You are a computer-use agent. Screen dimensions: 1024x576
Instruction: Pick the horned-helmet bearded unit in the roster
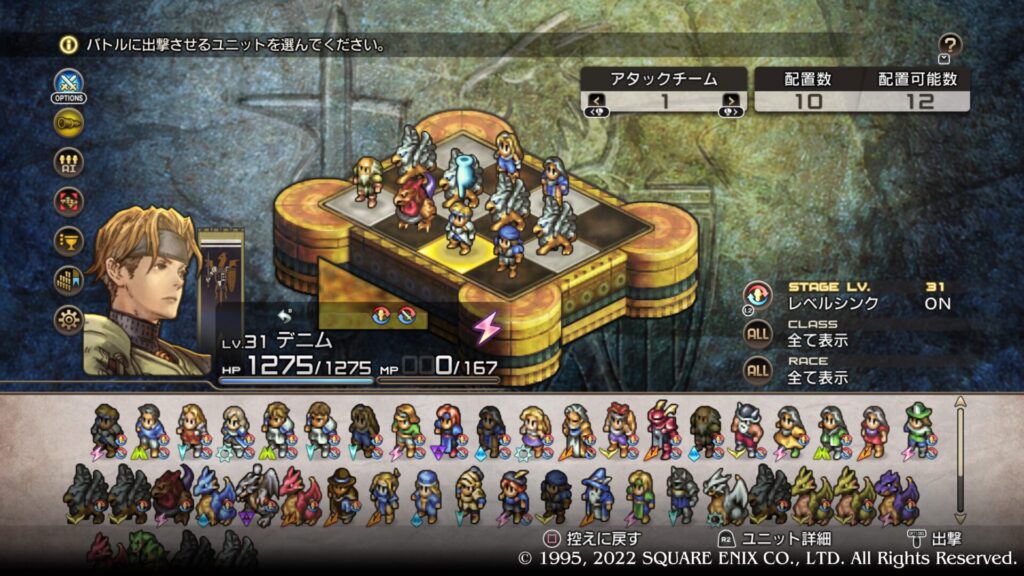(747, 428)
